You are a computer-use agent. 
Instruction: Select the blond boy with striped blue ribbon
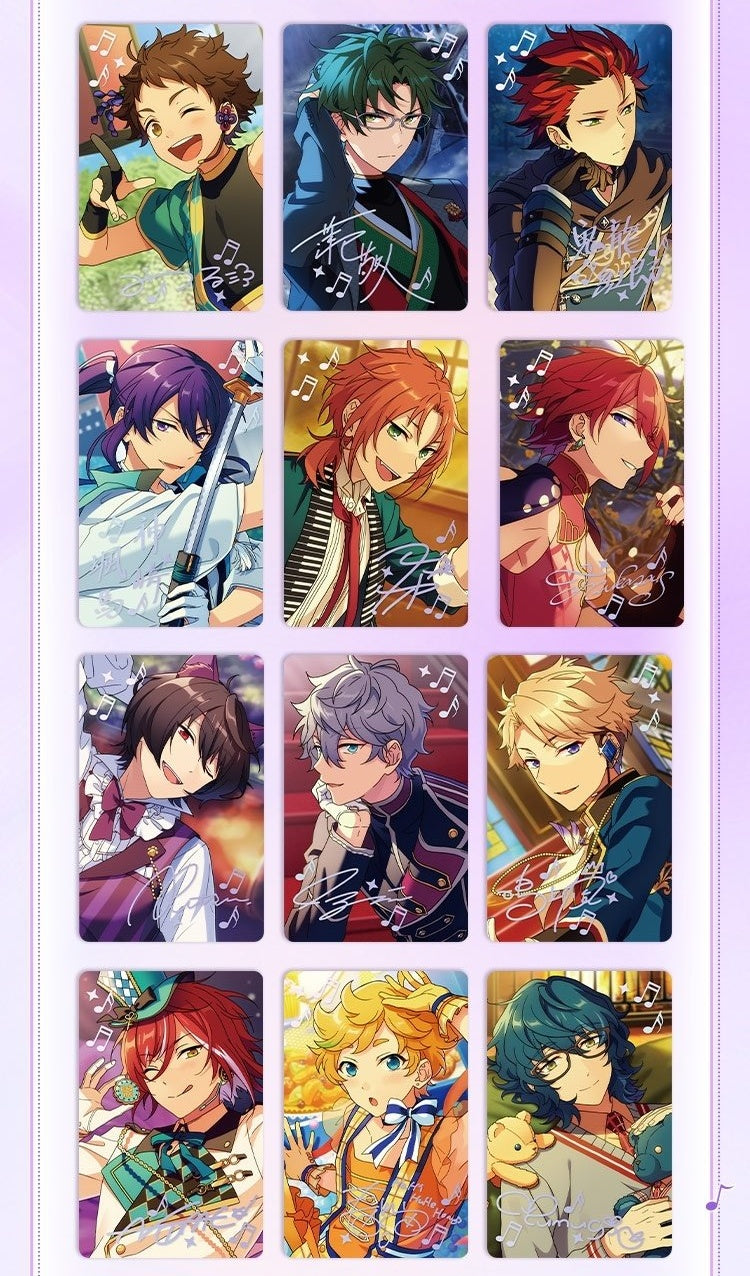375,1113
